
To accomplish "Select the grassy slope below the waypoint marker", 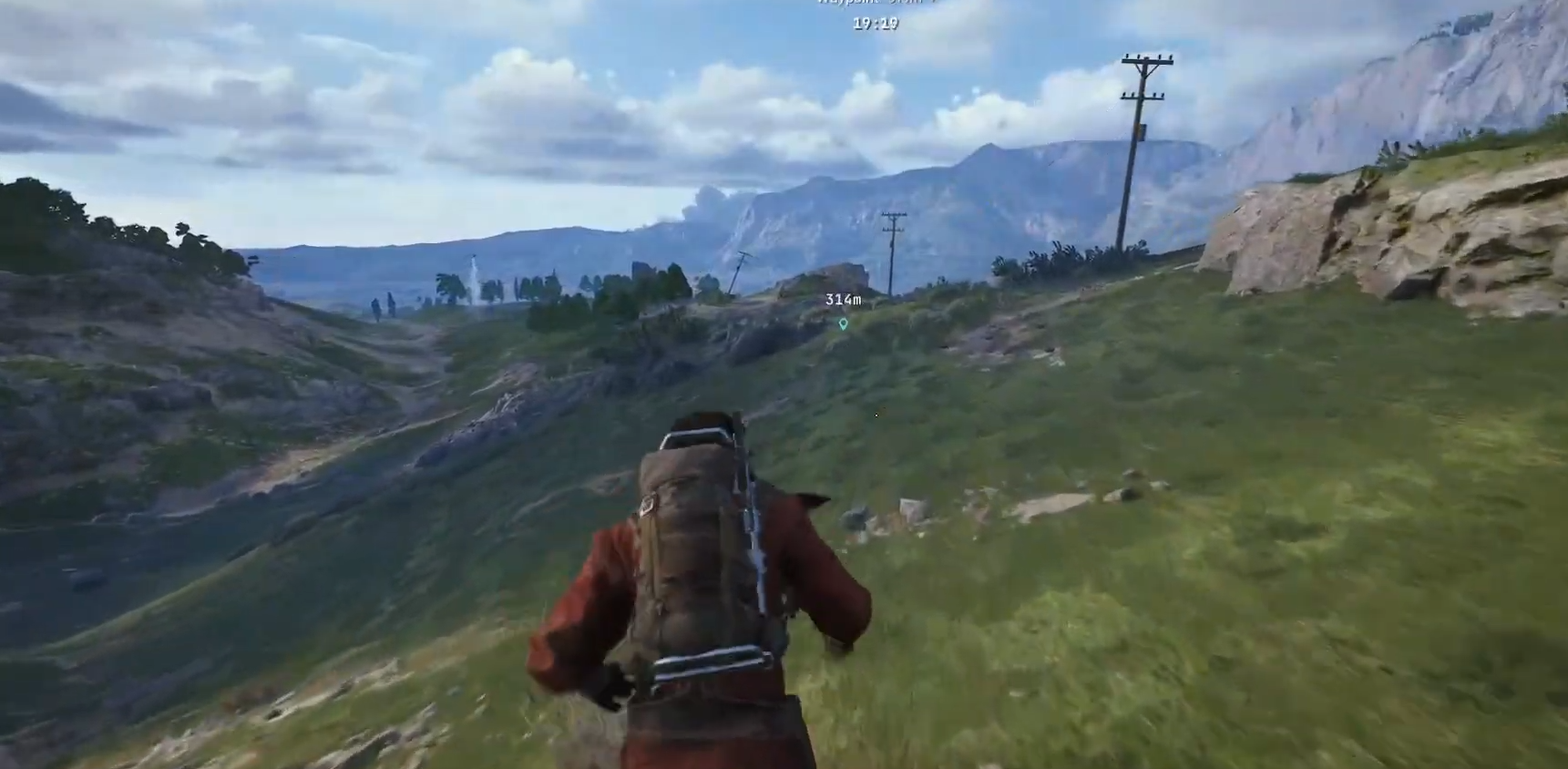I will (875, 392).
